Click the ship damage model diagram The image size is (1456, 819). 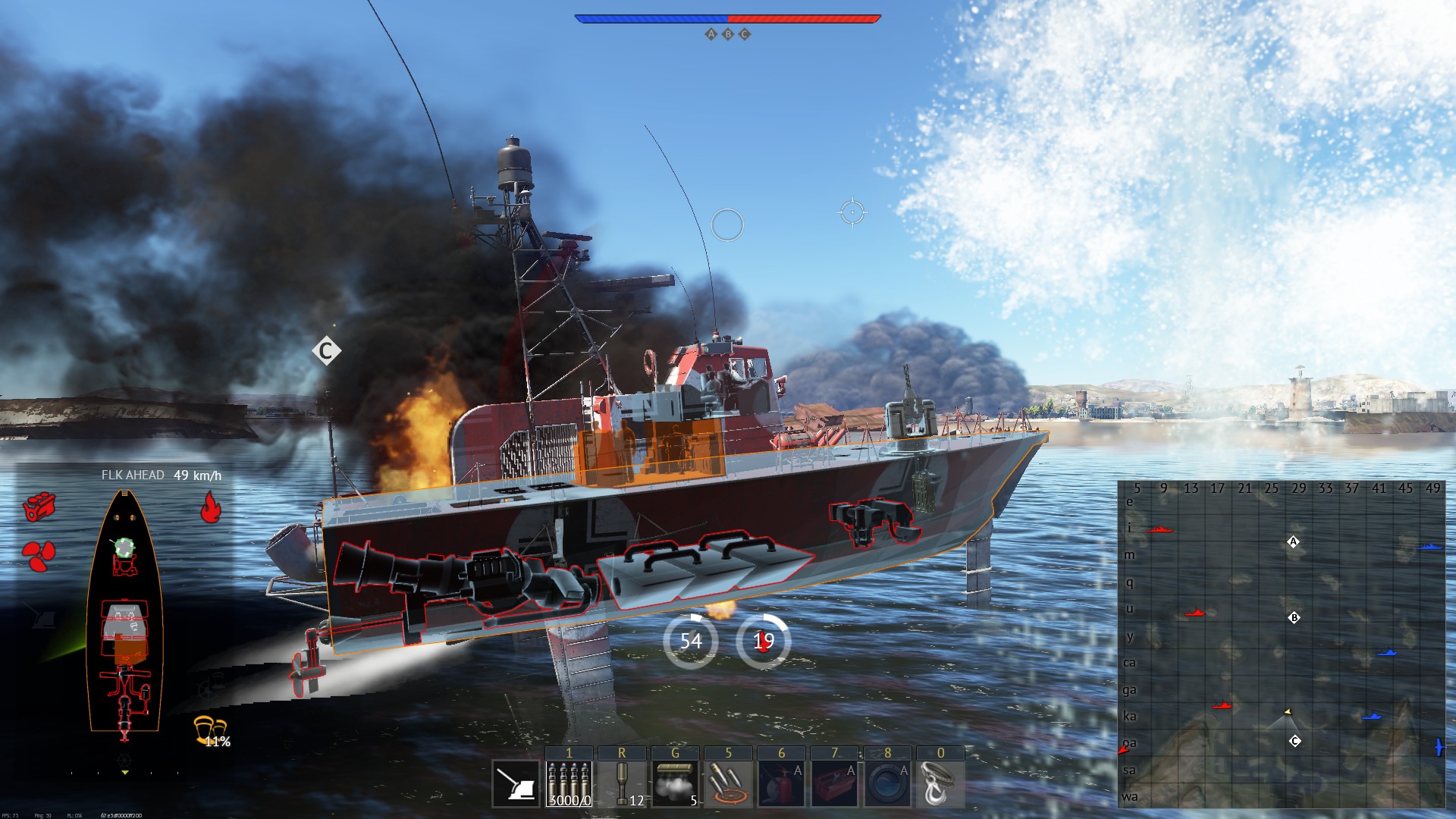[124, 614]
